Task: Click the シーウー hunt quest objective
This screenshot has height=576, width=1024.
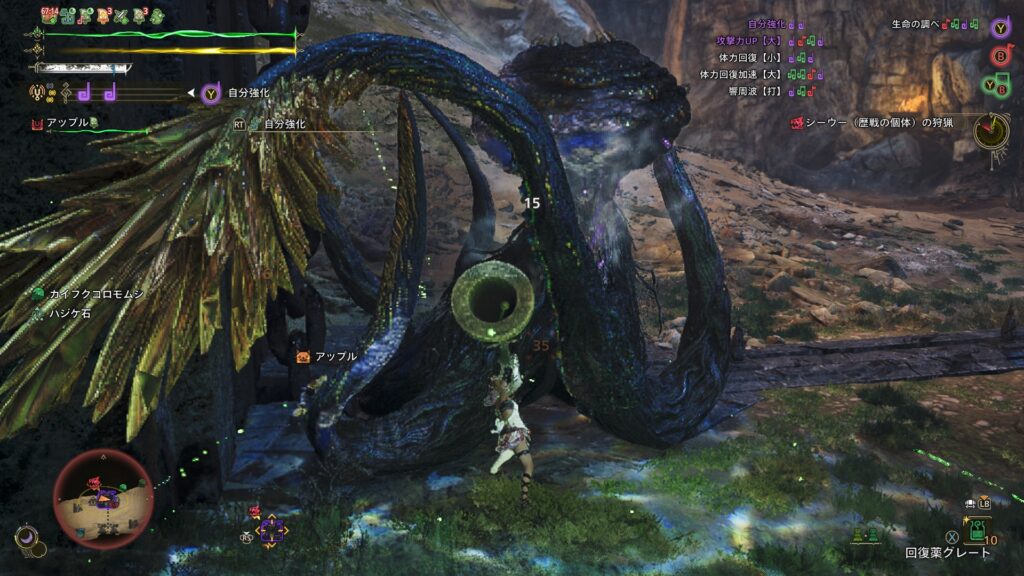Action: click(879, 122)
